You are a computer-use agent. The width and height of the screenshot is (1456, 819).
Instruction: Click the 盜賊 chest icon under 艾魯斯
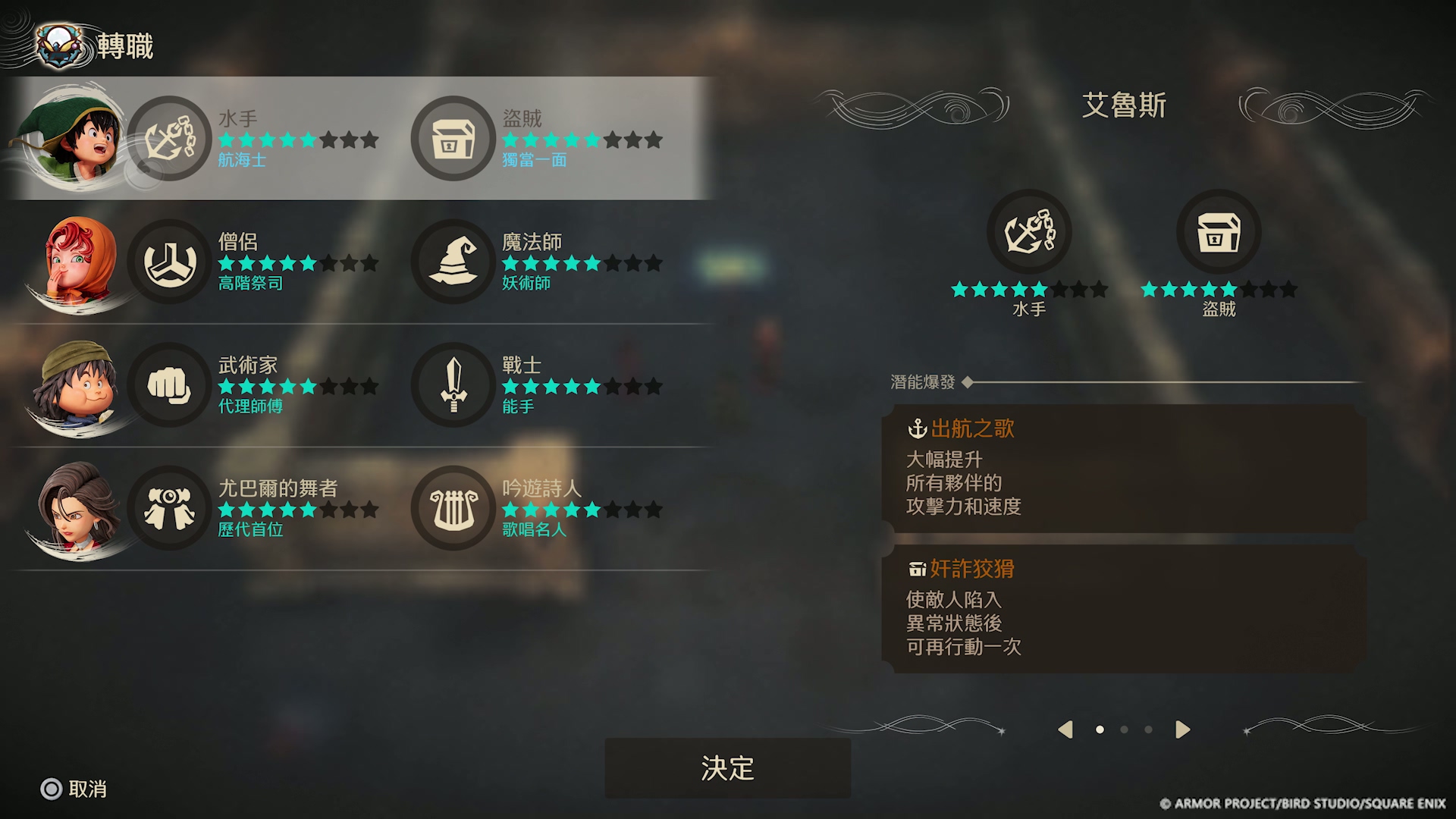1219,232
